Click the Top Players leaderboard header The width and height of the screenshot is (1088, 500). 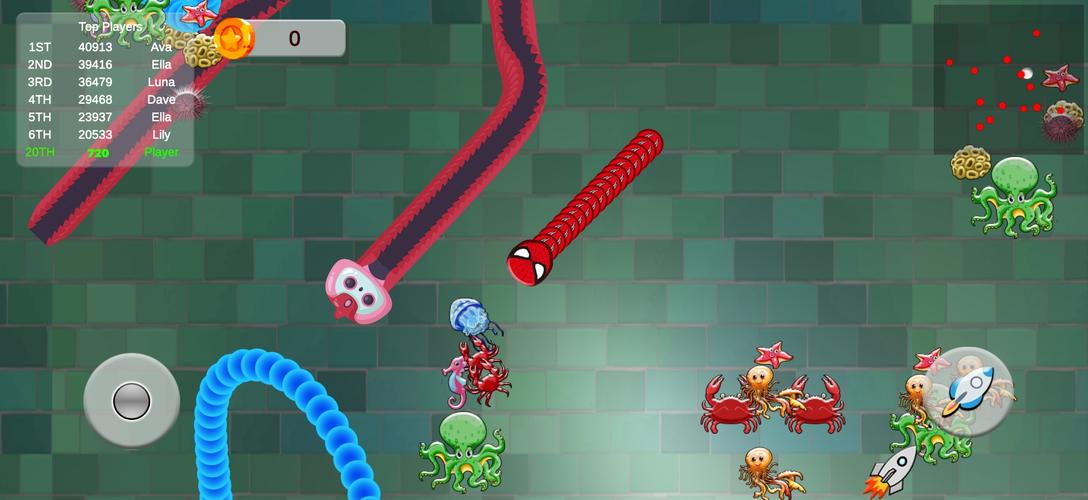coord(110,27)
